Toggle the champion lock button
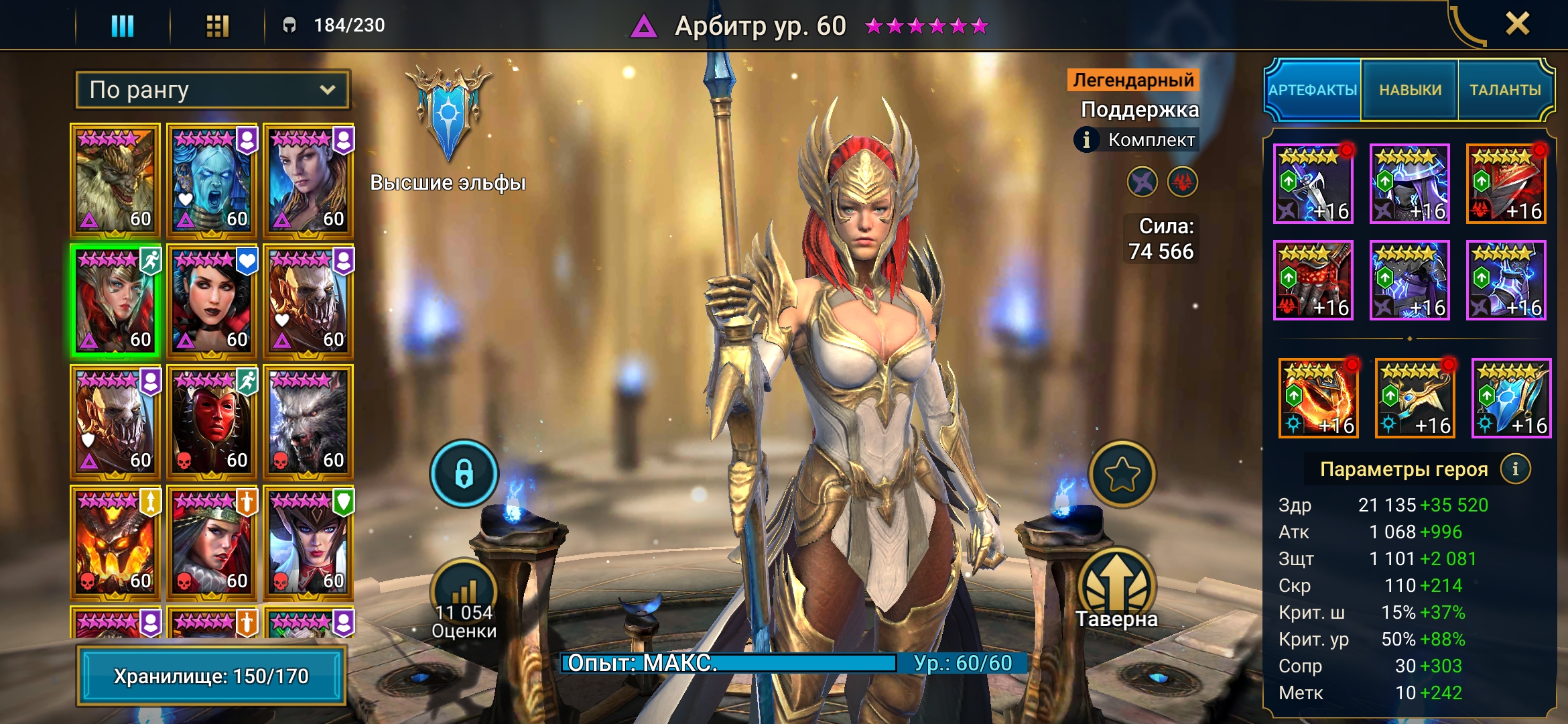 pos(464,473)
